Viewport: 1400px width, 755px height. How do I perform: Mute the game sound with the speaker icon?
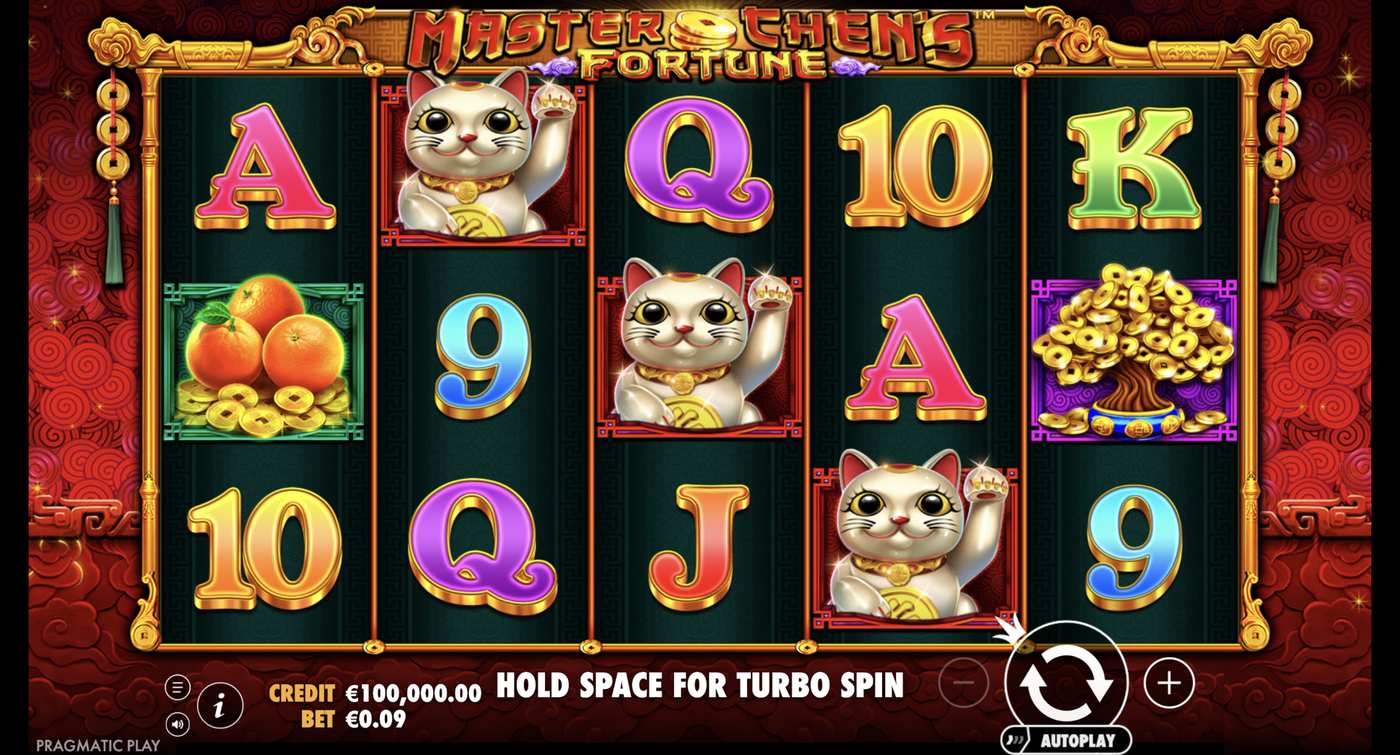click(x=180, y=725)
